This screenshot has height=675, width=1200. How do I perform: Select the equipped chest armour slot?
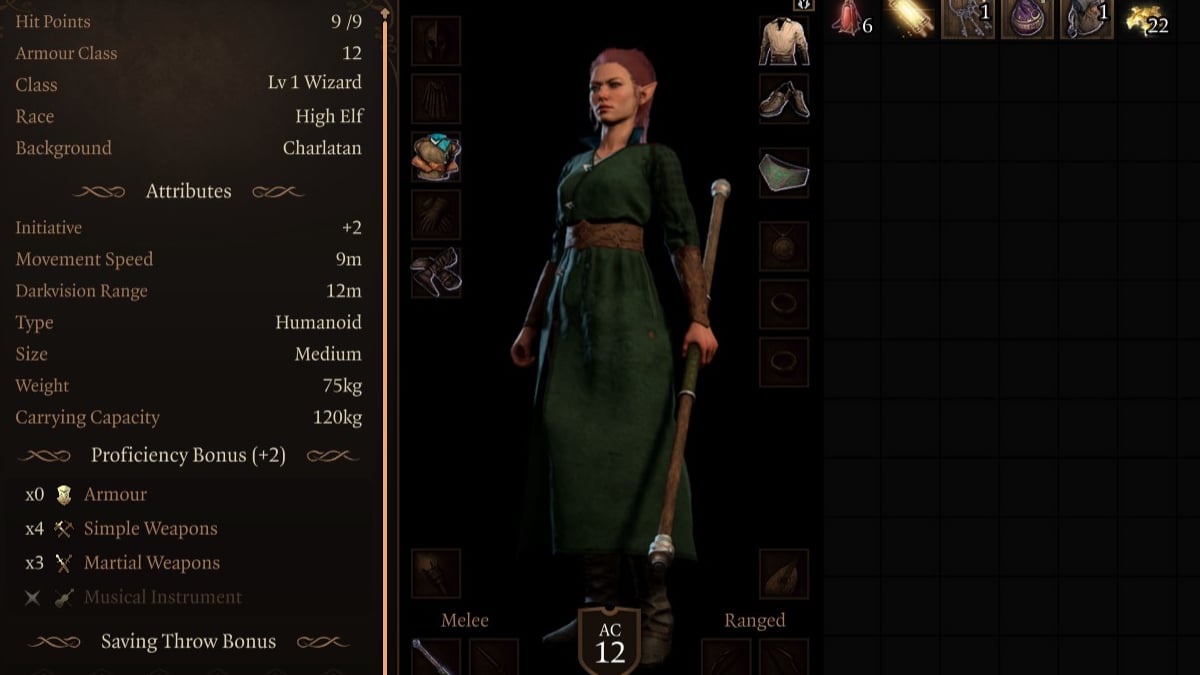tap(436, 157)
